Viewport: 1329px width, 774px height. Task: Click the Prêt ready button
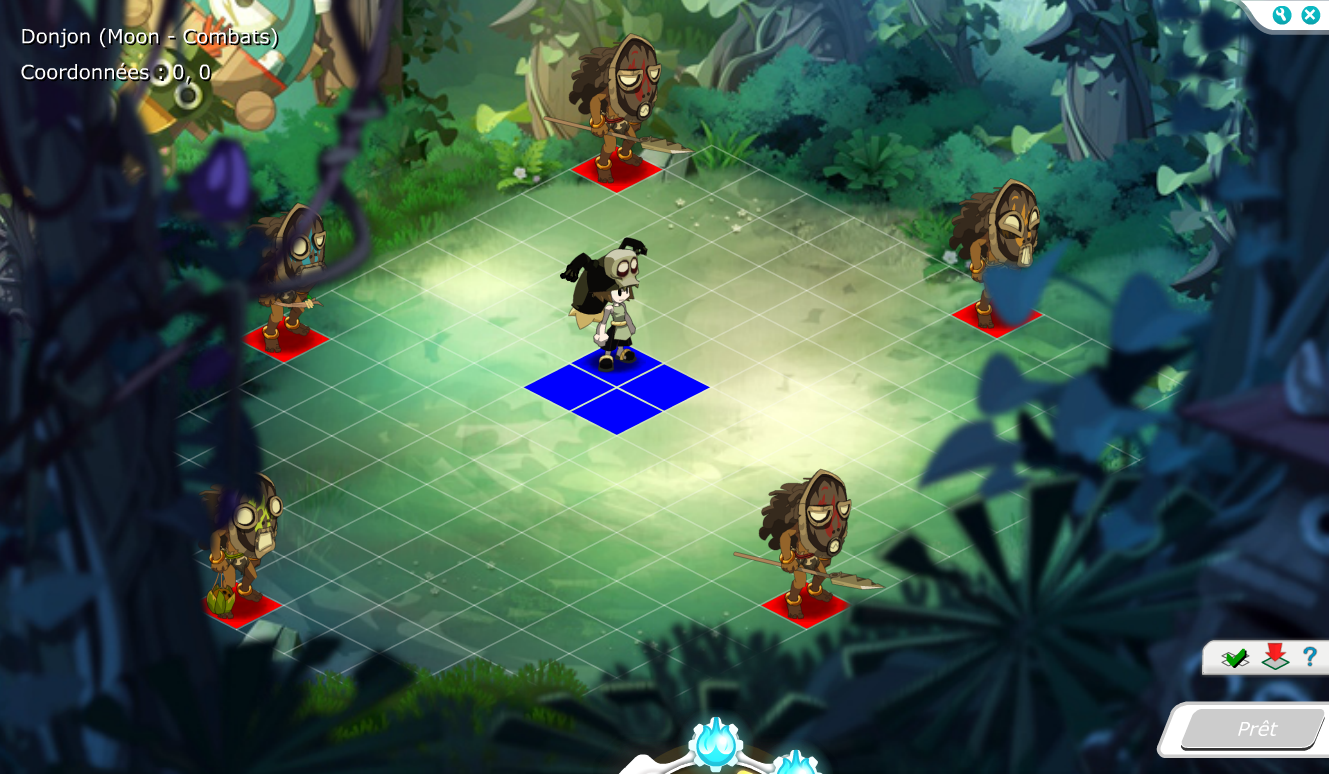tap(1255, 729)
